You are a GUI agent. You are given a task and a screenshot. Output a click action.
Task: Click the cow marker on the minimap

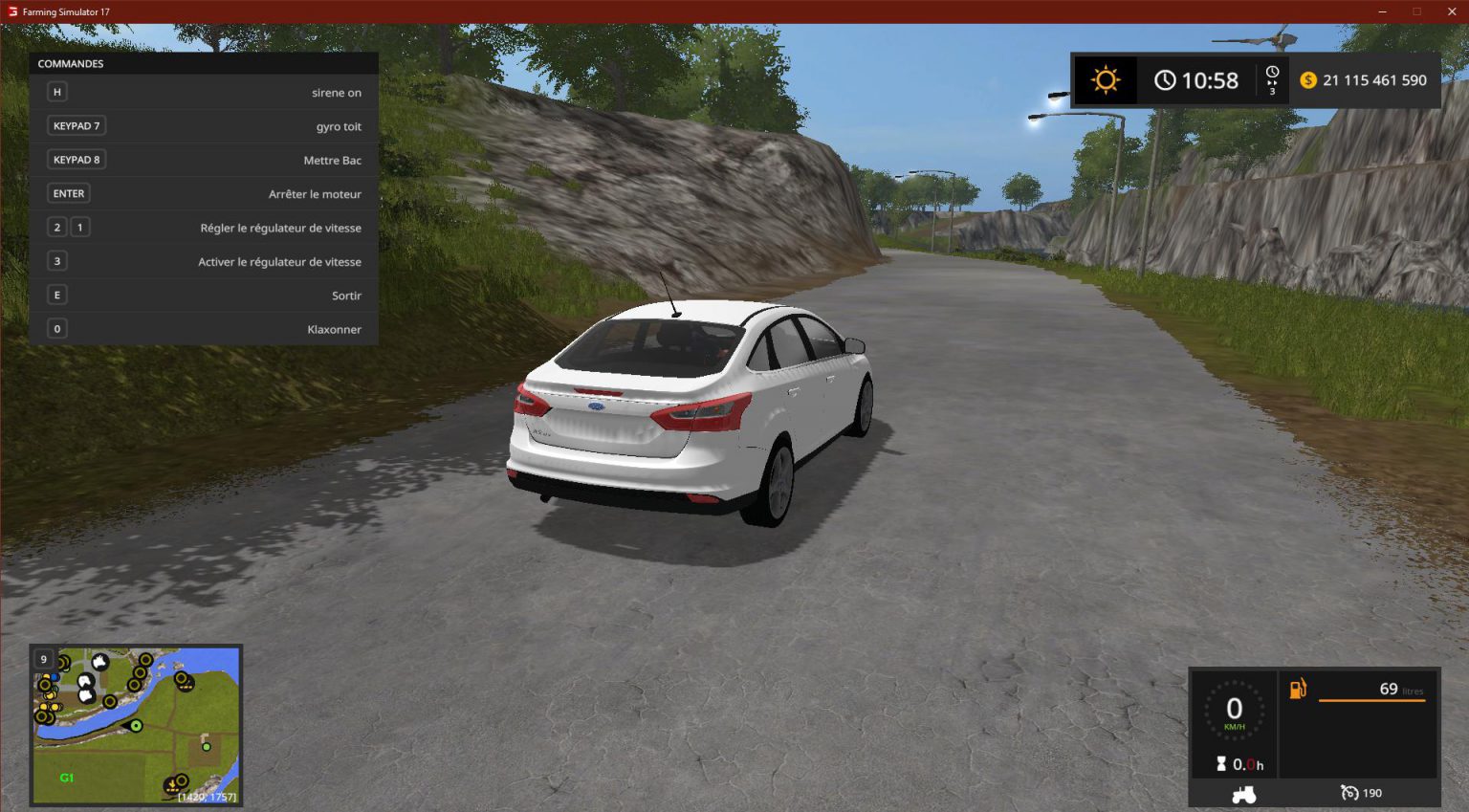[x=99, y=663]
